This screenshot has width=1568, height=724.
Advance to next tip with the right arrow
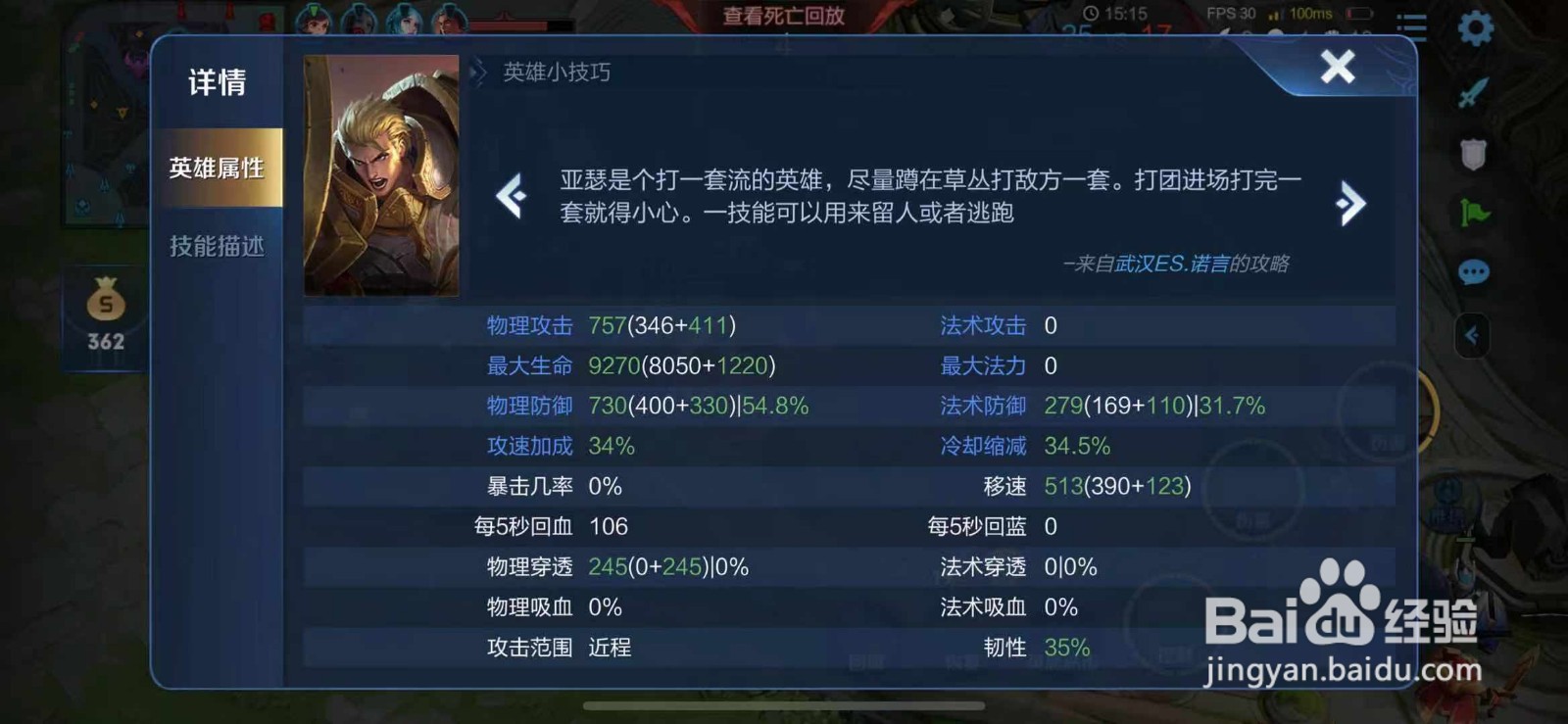click(x=1351, y=202)
